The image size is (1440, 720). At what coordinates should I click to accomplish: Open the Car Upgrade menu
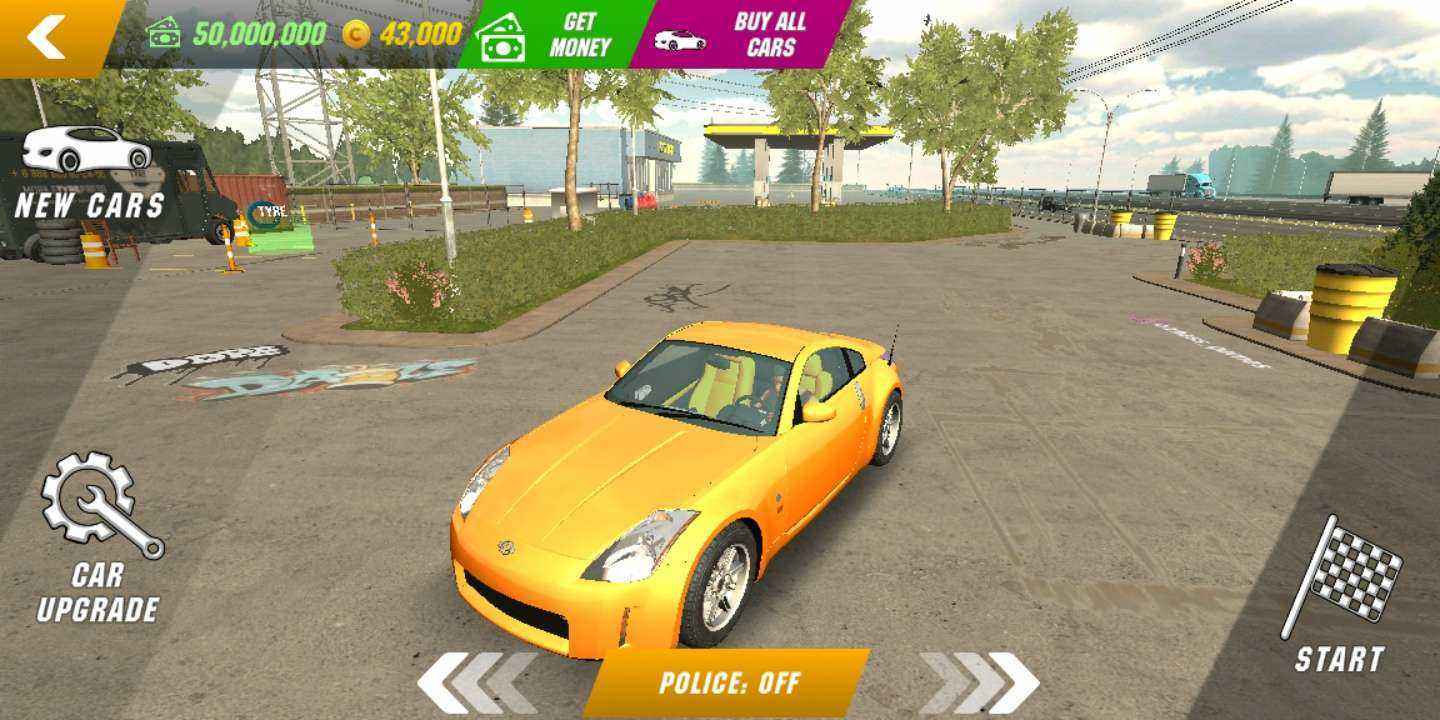[101, 538]
